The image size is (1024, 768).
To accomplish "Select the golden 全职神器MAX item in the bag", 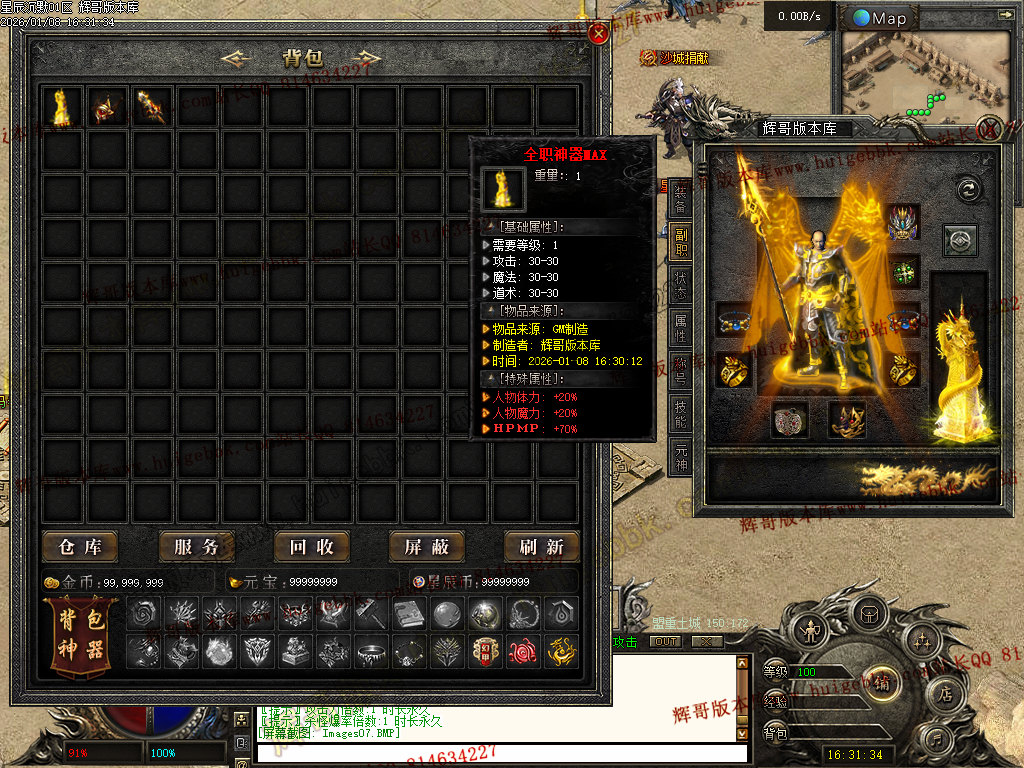I will (62, 107).
